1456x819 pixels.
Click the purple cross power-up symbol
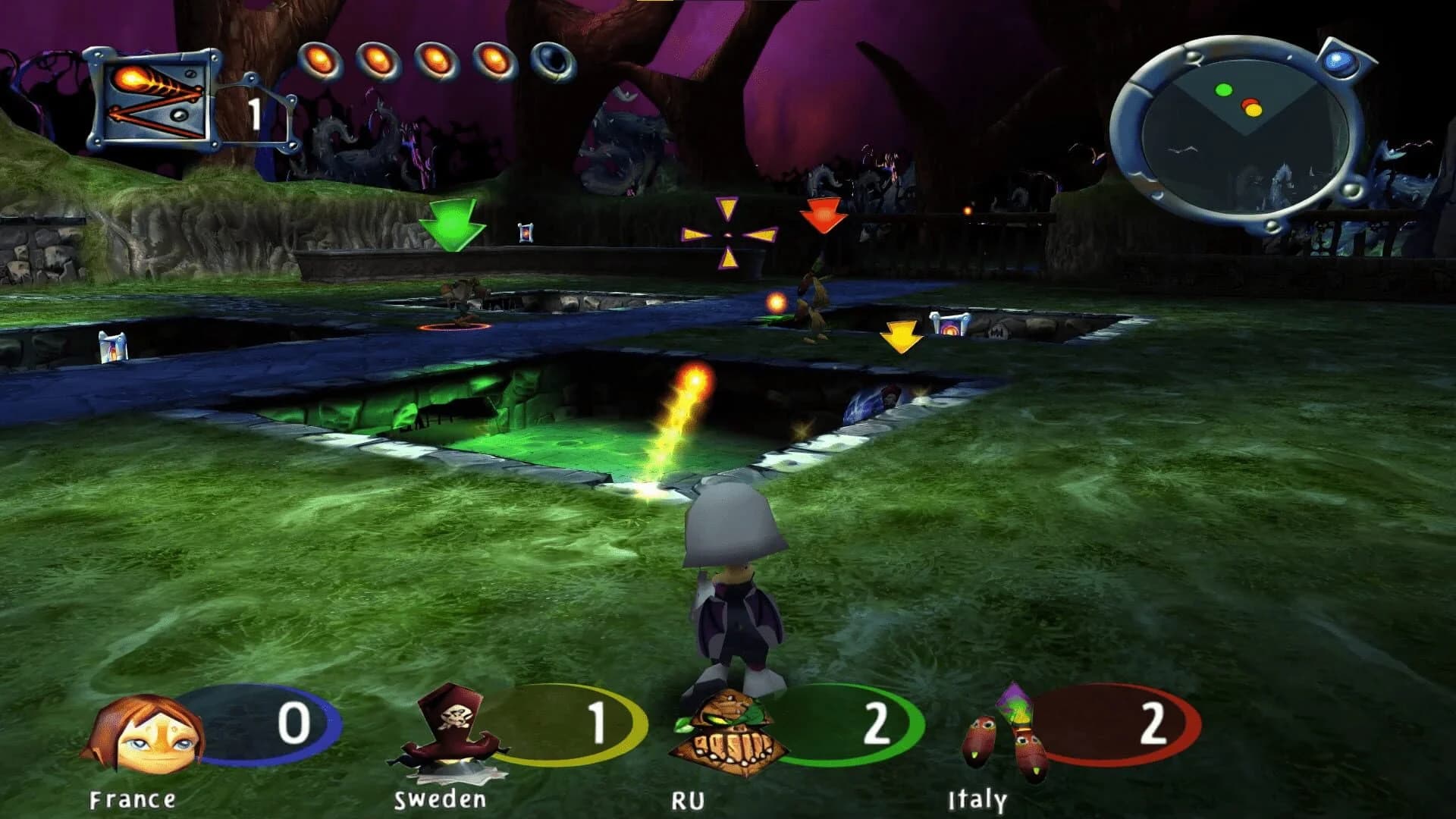pos(728,235)
